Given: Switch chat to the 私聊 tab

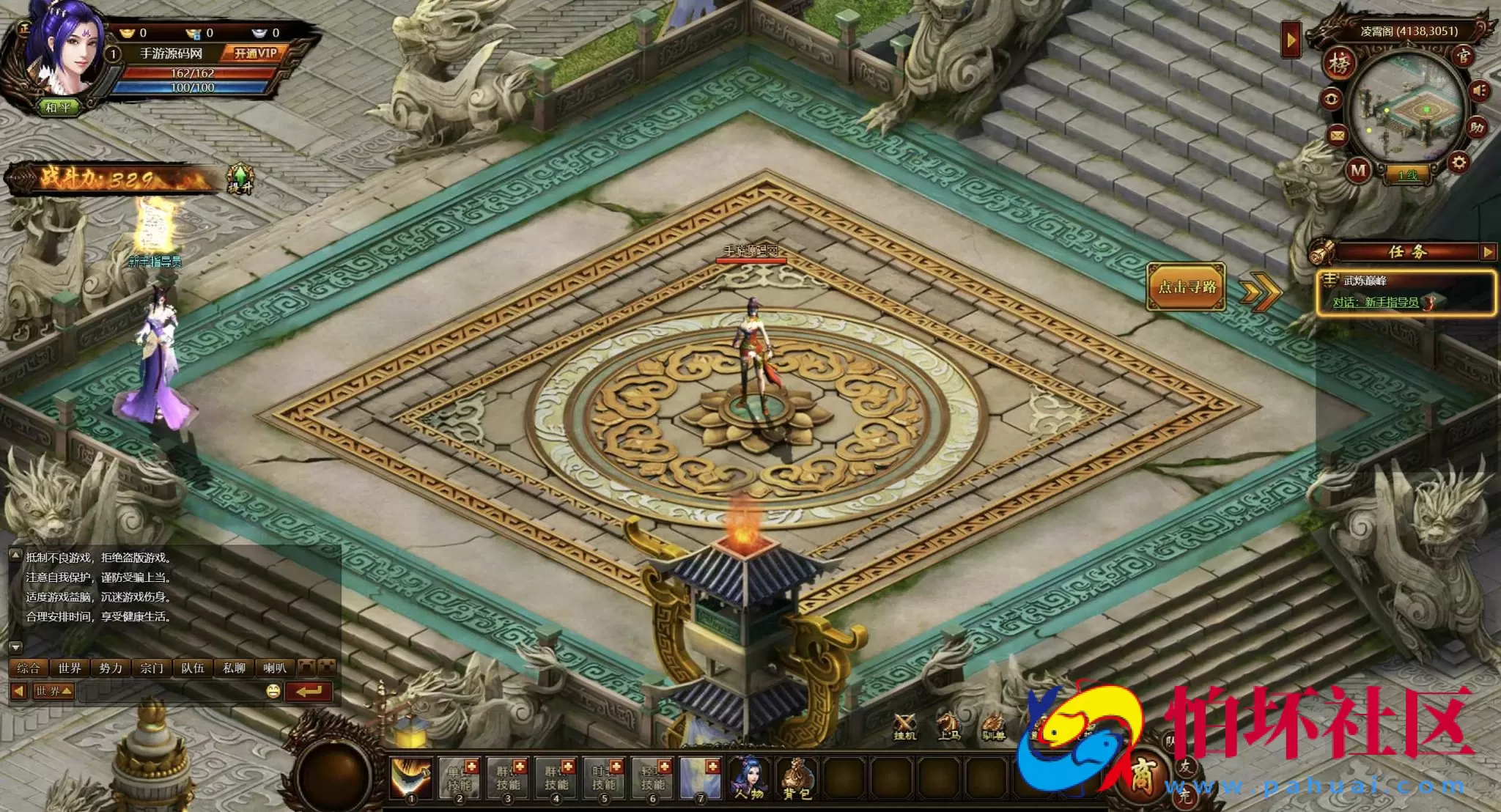Looking at the screenshot, I should click(x=234, y=668).
